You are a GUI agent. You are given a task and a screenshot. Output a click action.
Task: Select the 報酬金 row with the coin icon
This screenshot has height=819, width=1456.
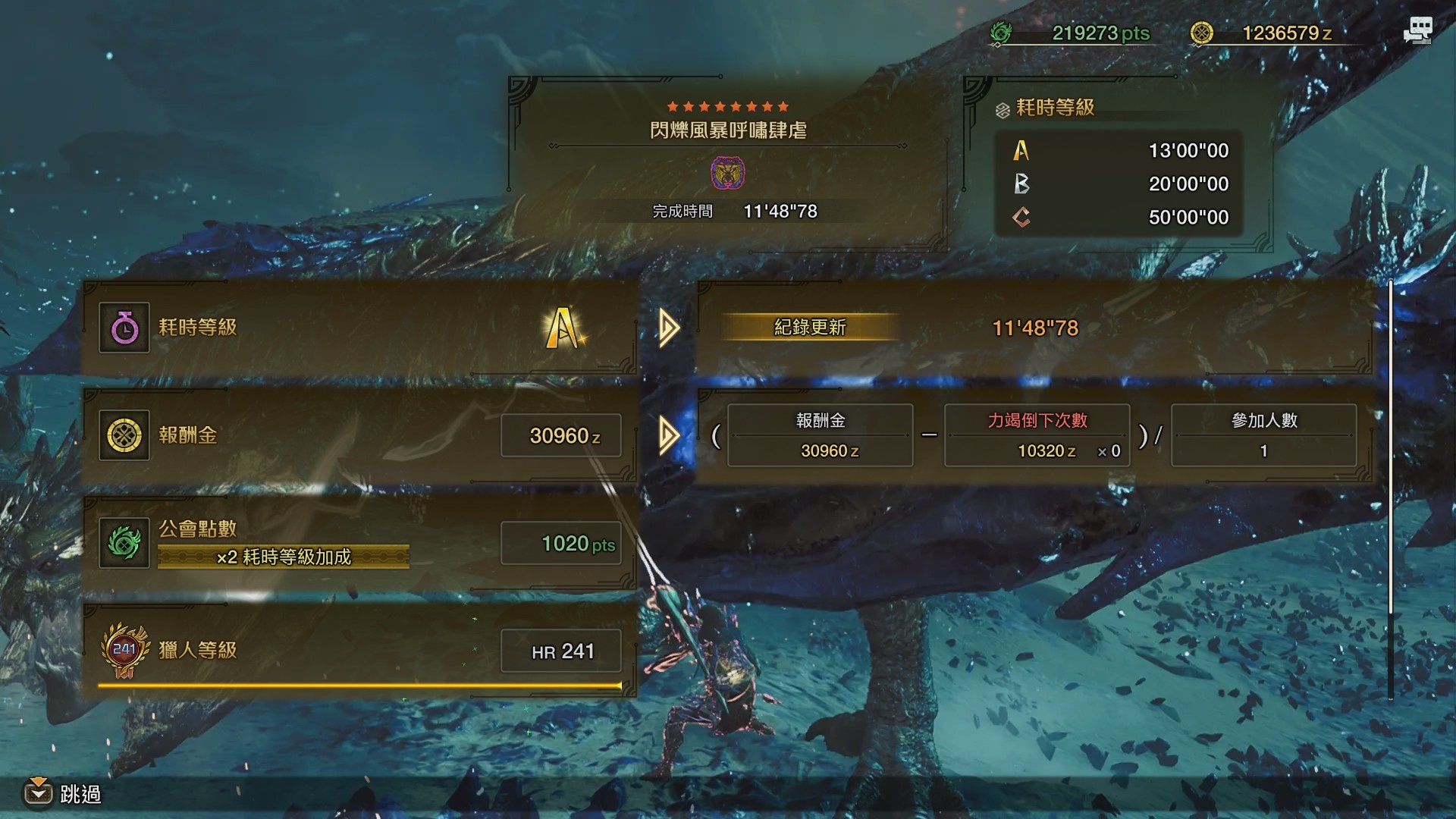coord(359,435)
